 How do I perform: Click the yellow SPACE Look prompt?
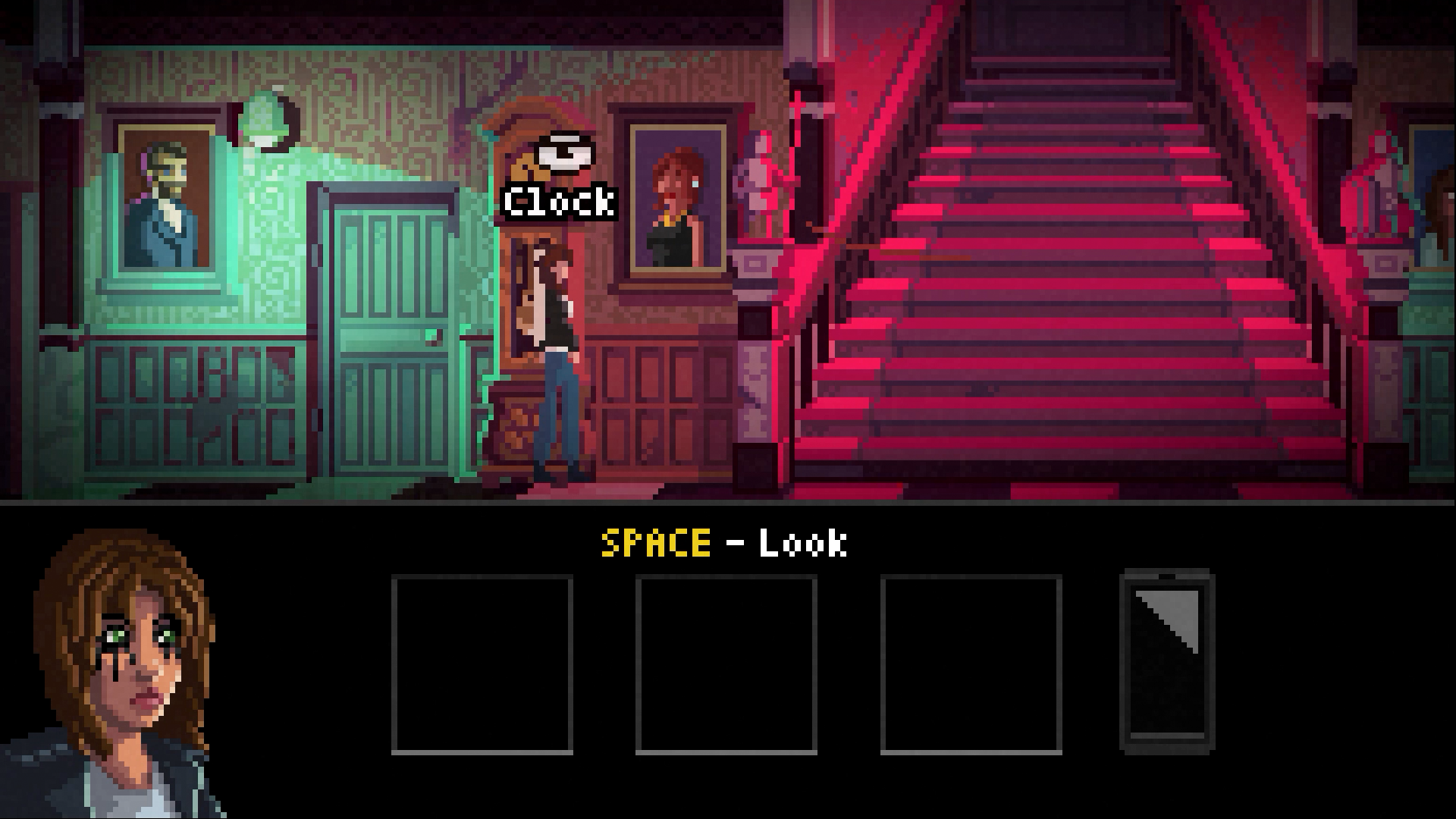click(x=724, y=542)
